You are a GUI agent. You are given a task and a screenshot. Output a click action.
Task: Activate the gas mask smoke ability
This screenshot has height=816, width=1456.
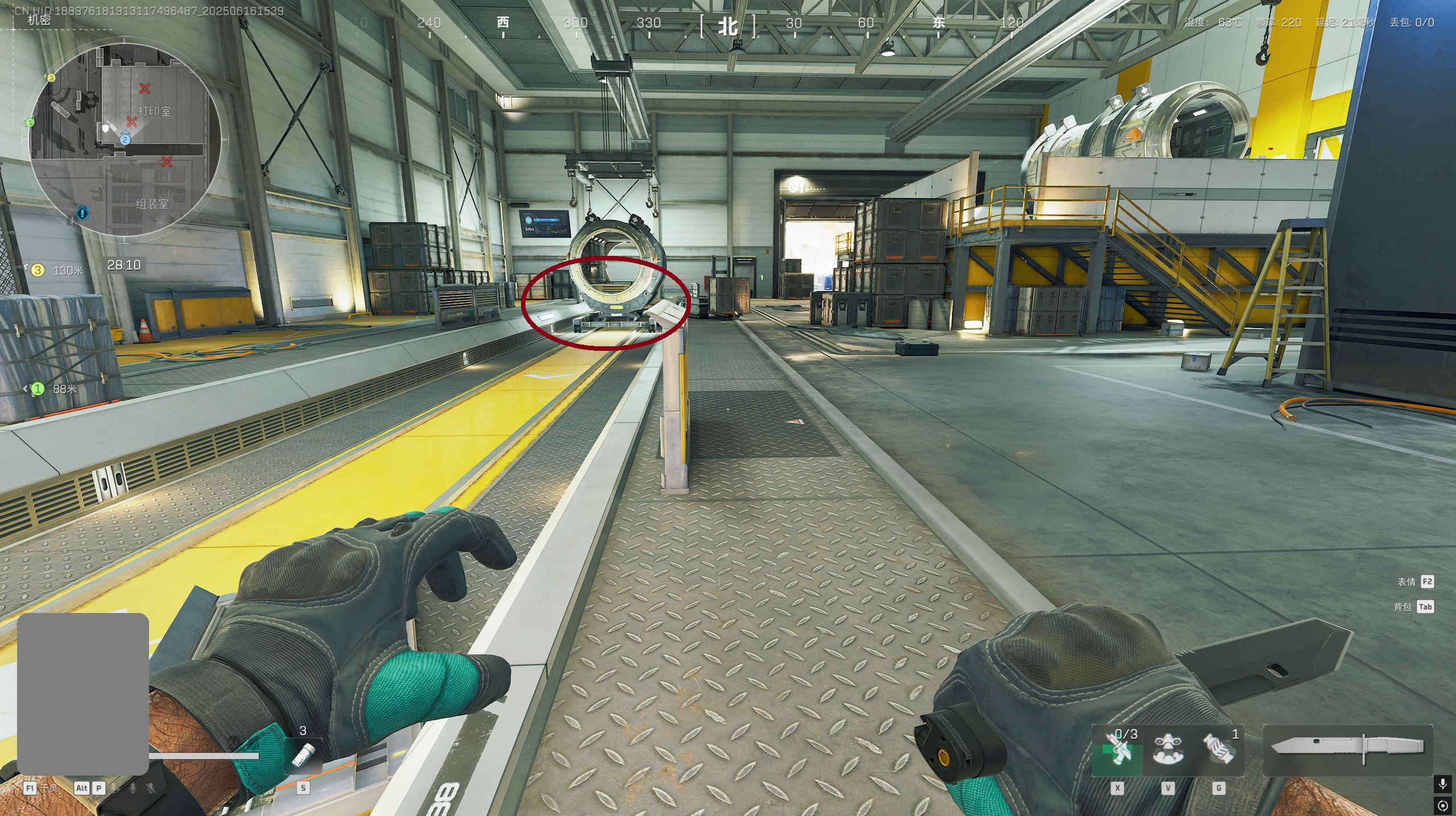pyautogui.click(x=1168, y=751)
